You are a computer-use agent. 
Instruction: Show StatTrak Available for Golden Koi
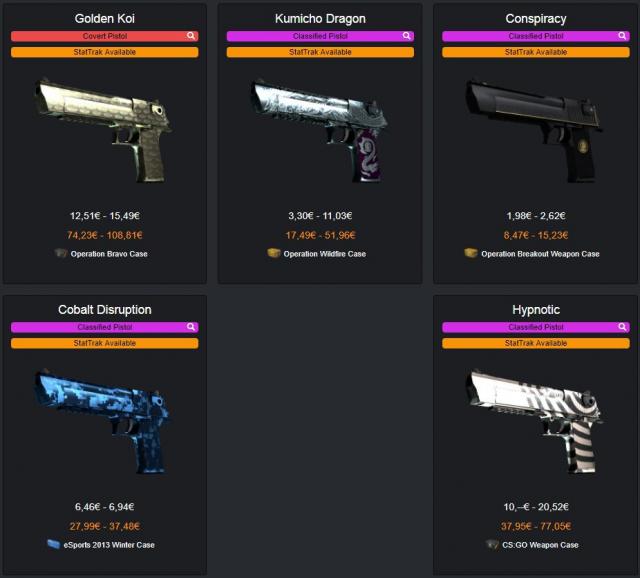coord(105,52)
